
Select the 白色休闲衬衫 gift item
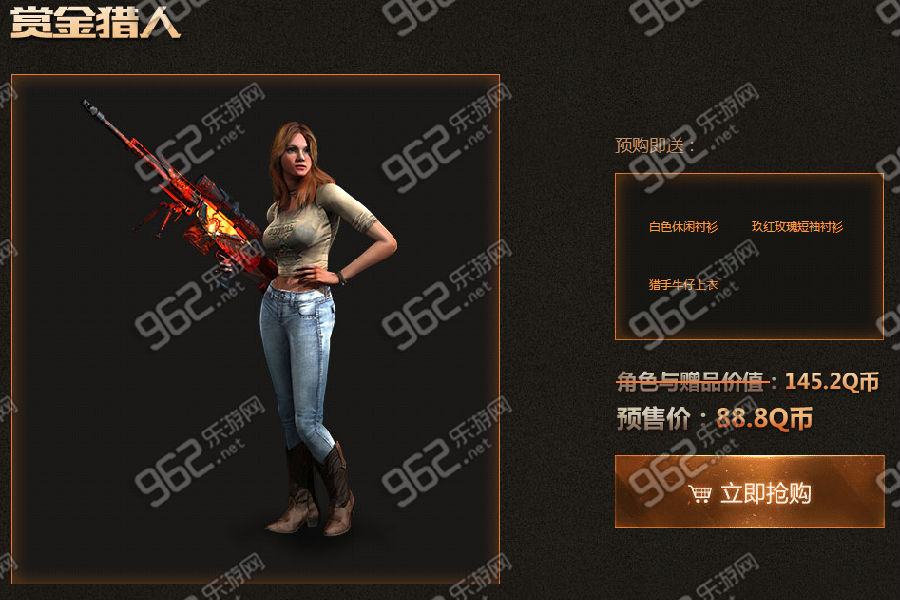[683, 227]
